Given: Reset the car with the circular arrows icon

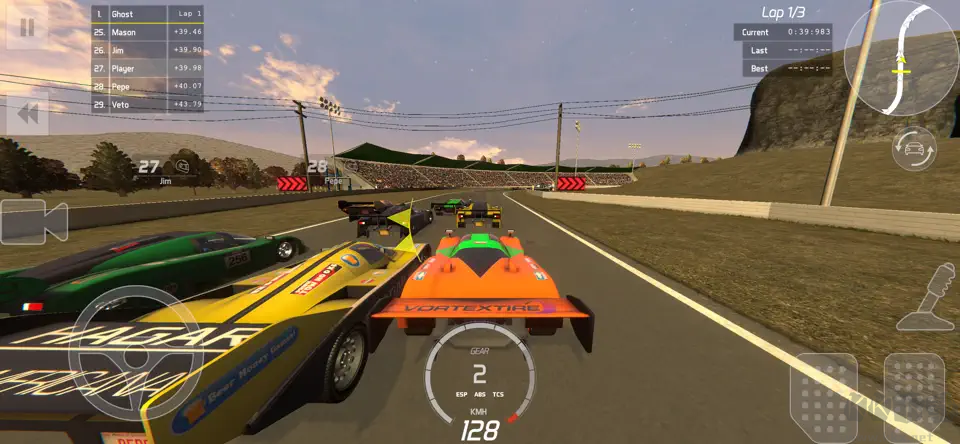Looking at the screenshot, I should pos(914,150).
